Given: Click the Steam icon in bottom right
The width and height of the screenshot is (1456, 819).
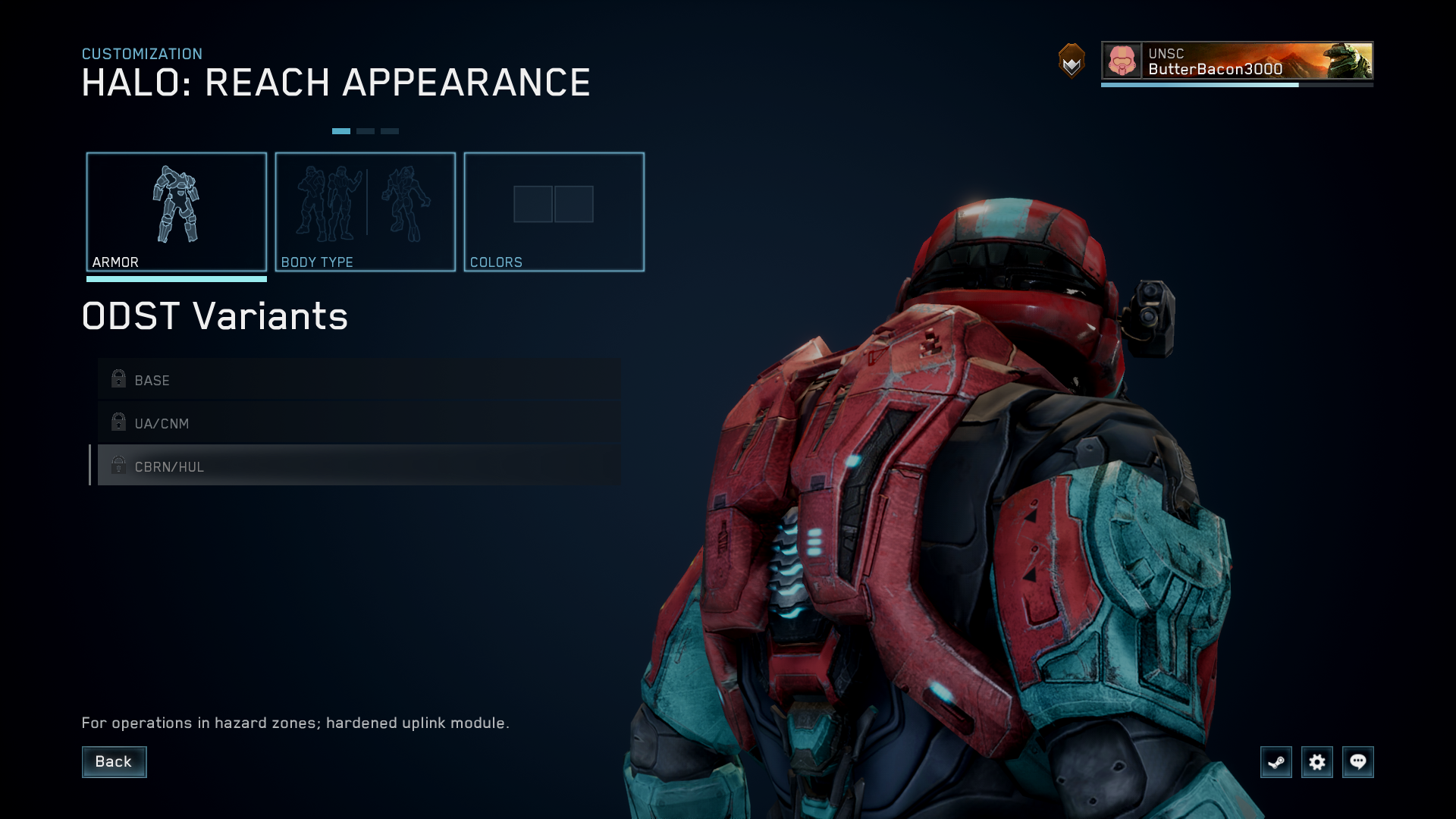Looking at the screenshot, I should click(x=1276, y=762).
